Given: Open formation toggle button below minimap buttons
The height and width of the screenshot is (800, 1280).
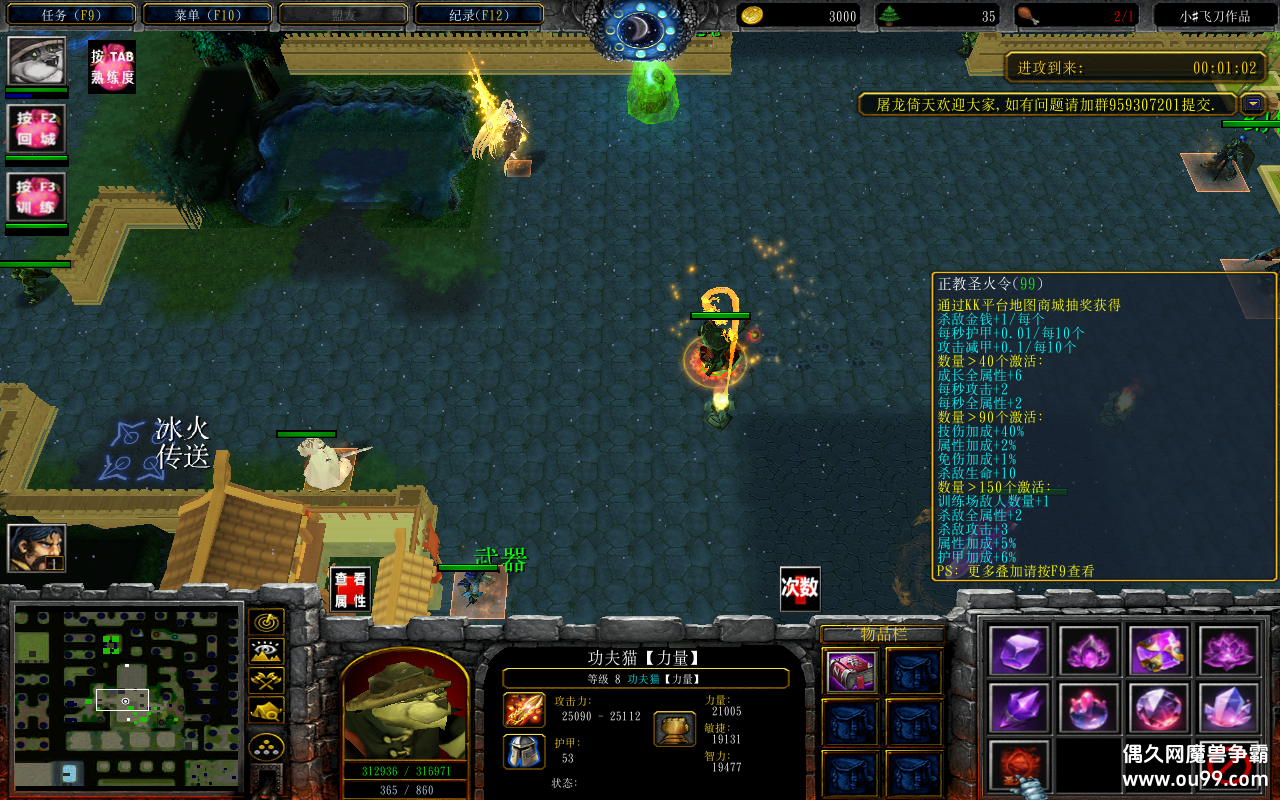Looking at the screenshot, I should (266, 746).
